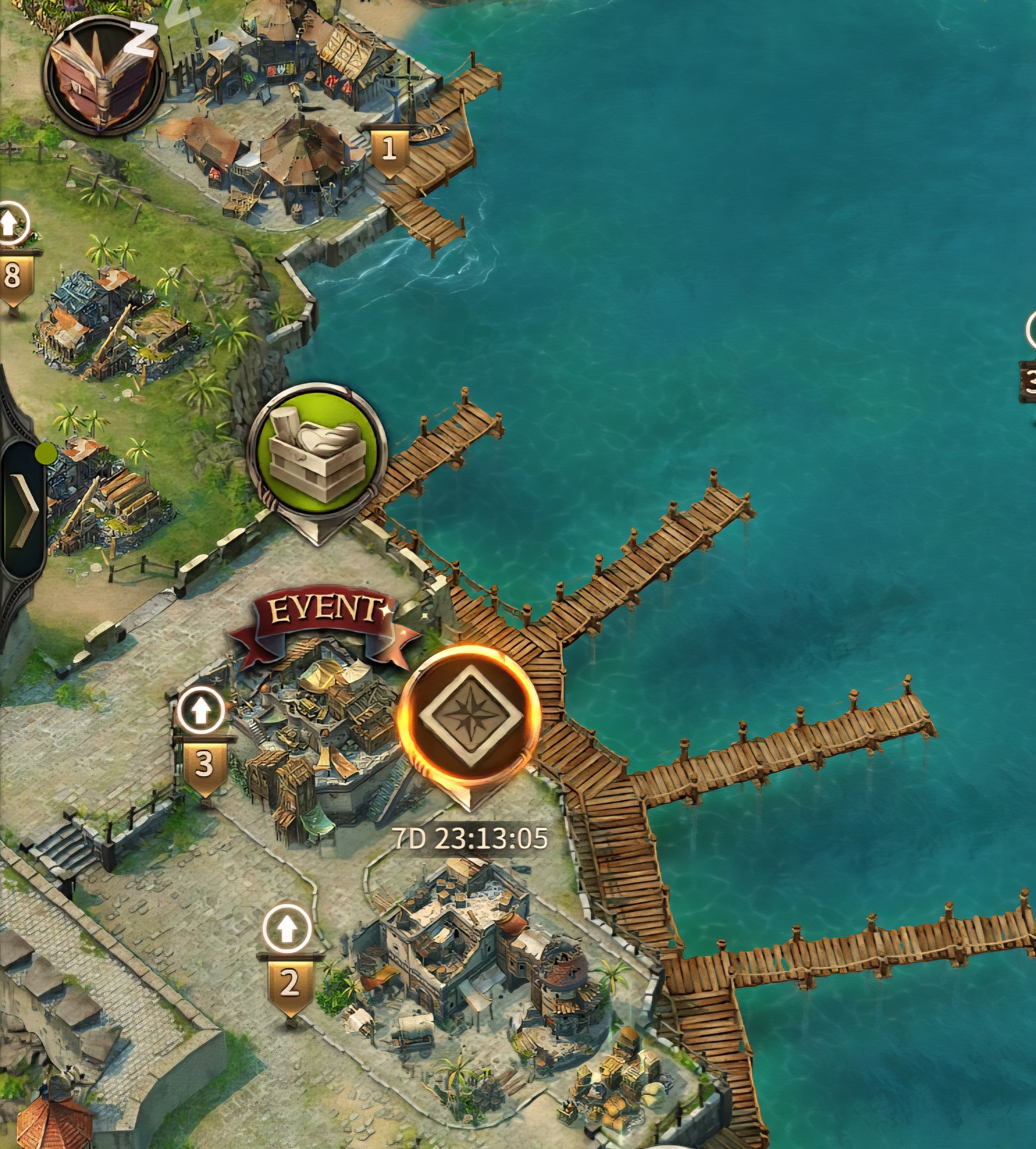Expand the side panel with the chevron arrow
Image resolution: width=1036 pixels, height=1149 pixels.
click(x=24, y=508)
